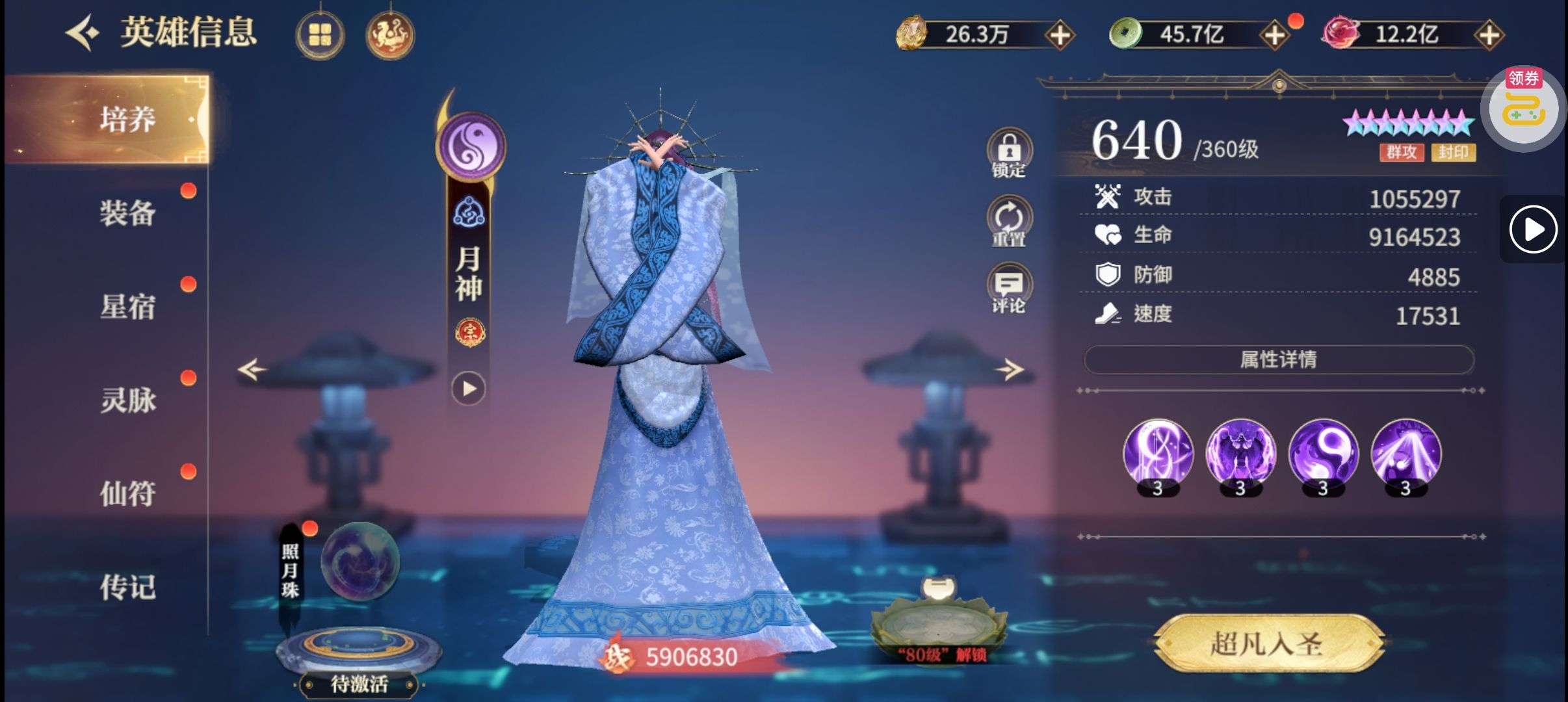The width and height of the screenshot is (1568, 702).
Task: Select the 灵脉 tab
Action: click(x=127, y=400)
